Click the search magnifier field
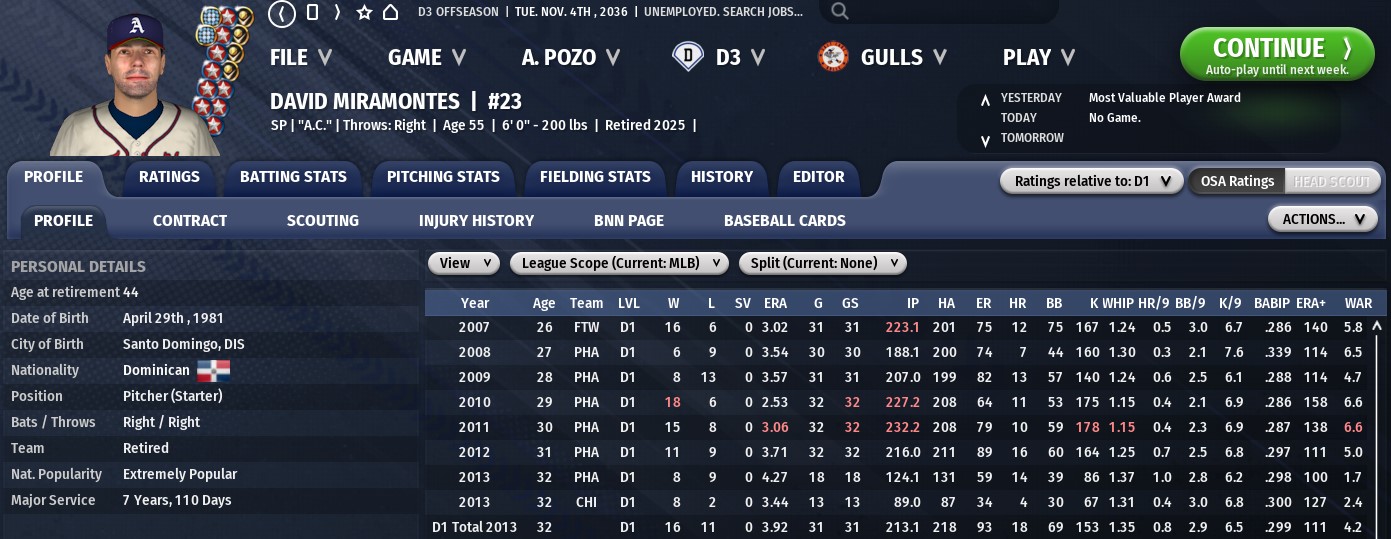This screenshot has height=539, width=1391. [938, 12]
